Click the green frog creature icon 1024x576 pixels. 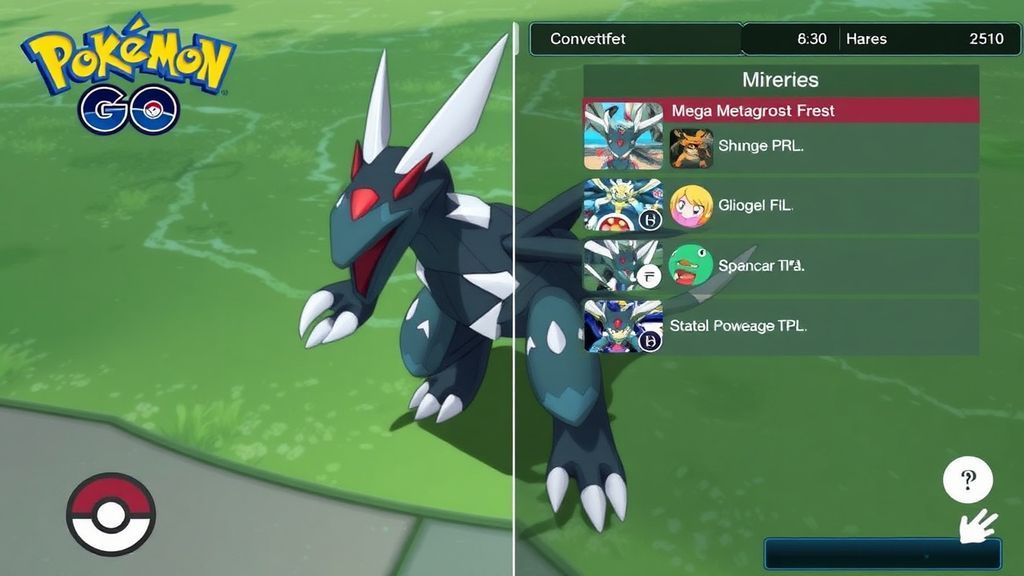tap(691, 267)
